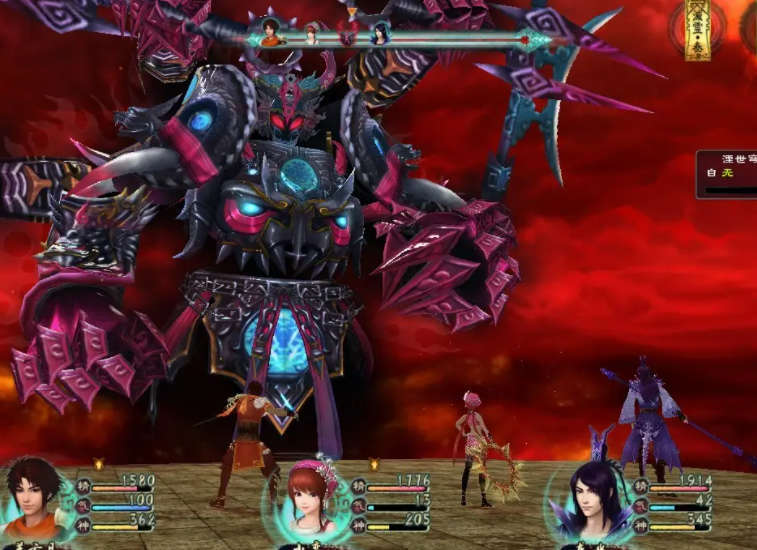Click the purple-haired woman on turn-order bar

pos(381,33)
